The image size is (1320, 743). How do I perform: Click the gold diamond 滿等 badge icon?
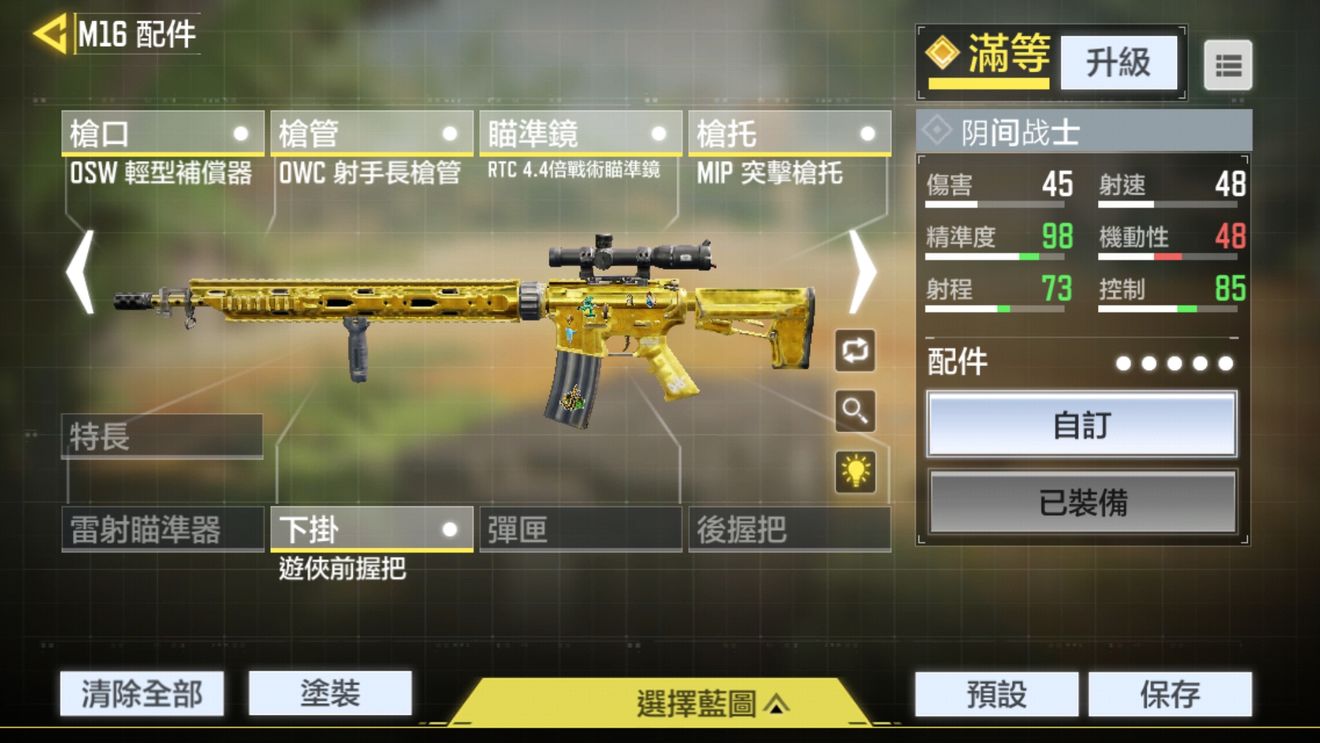click(945, 57)
